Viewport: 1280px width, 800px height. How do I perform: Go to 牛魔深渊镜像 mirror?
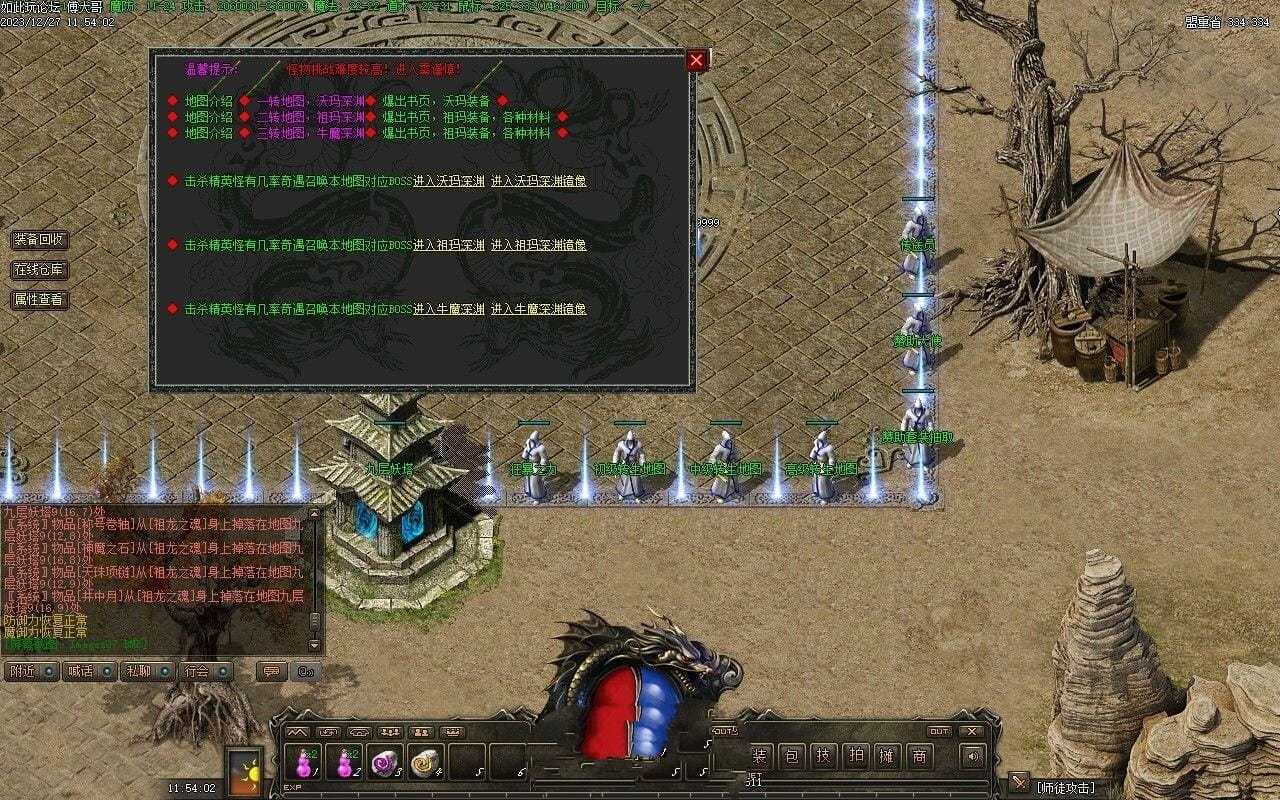[x=538, y=309]
